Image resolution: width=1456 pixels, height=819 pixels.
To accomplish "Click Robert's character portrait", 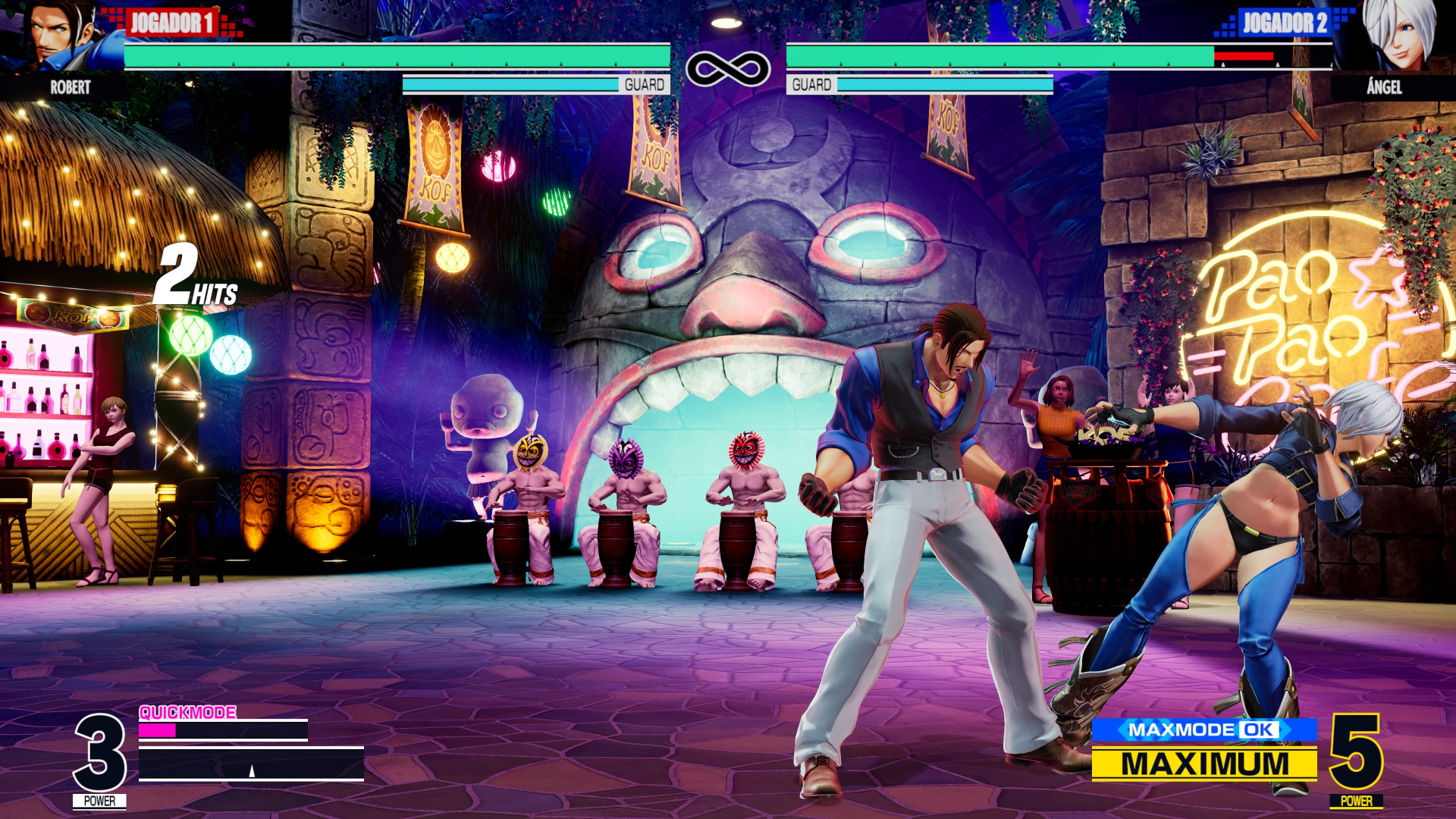I will tap(61, 36).
